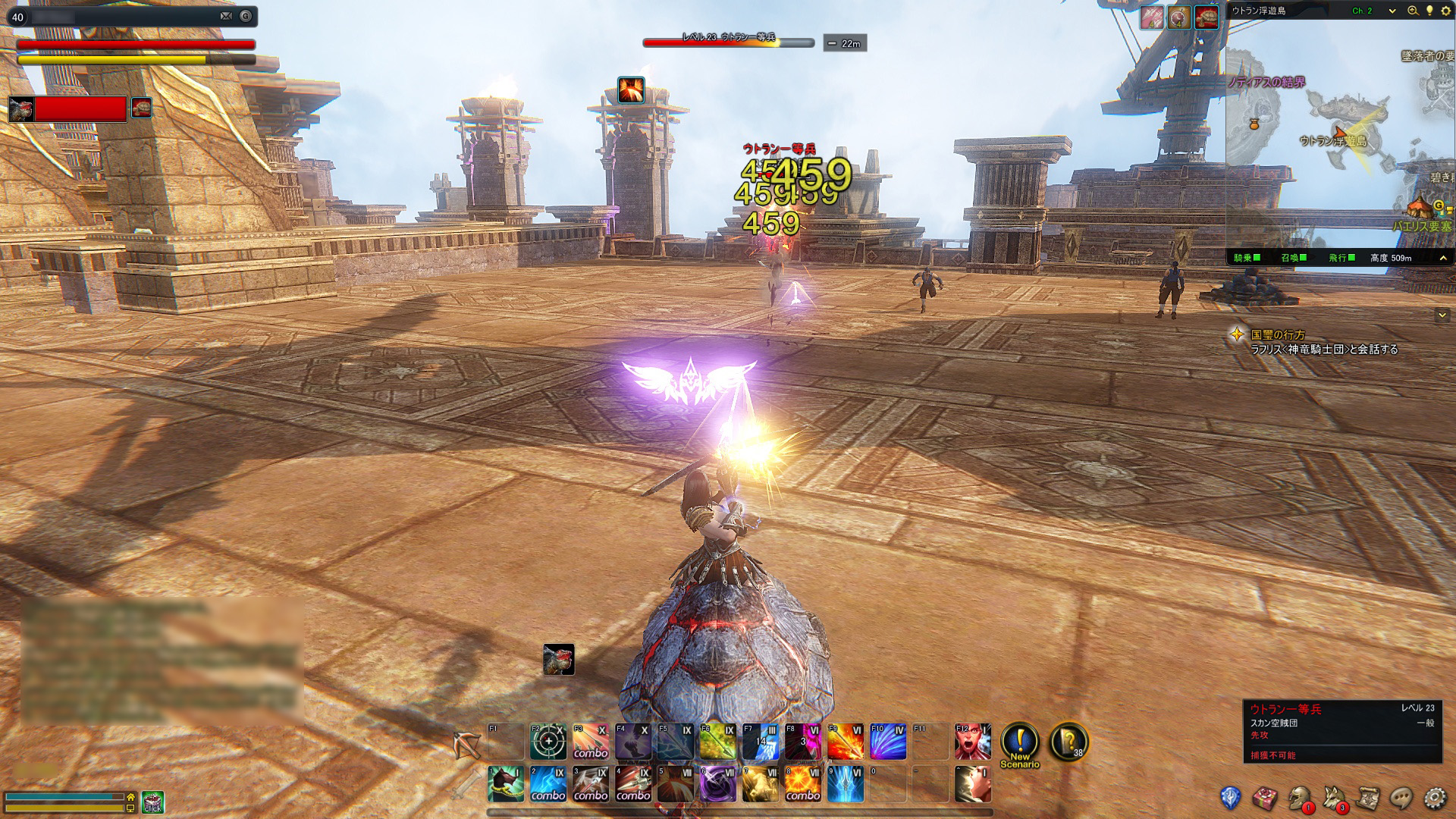Open the question mark book with 38
The image size is (1456, 819).
click(x=1068, y=742)
